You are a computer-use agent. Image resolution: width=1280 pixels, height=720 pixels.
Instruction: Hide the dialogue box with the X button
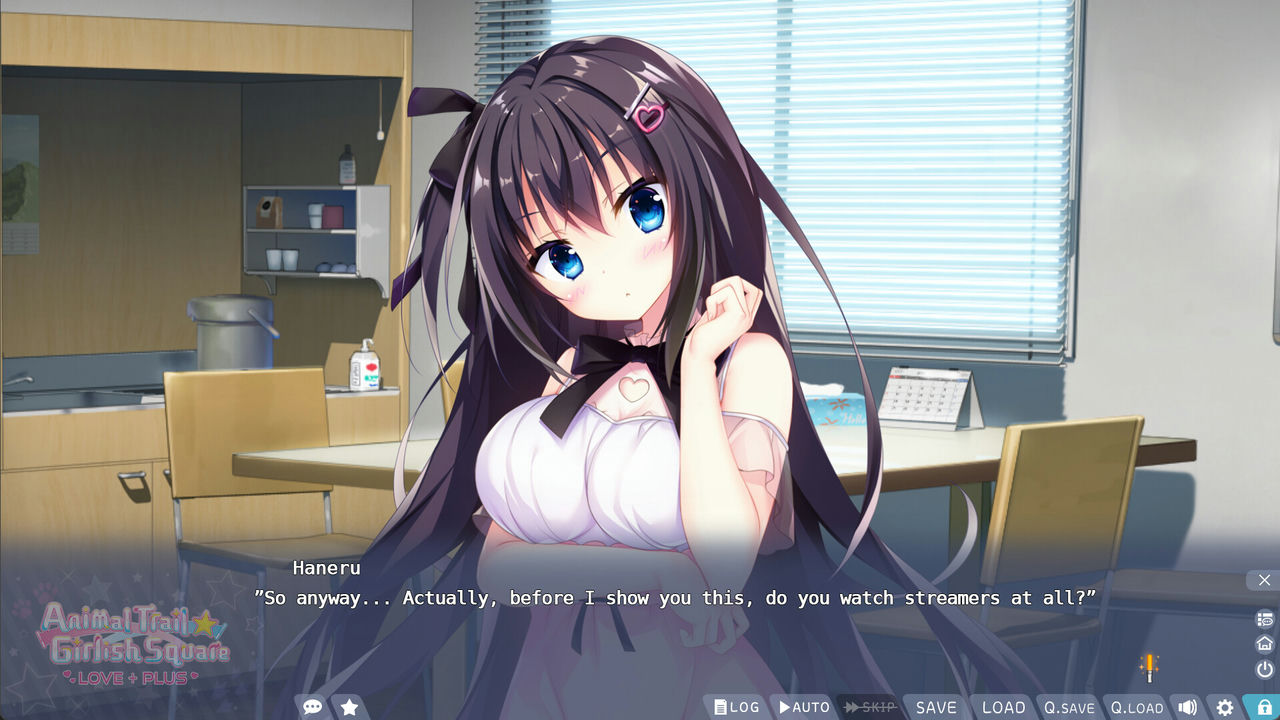point(1263,580)
